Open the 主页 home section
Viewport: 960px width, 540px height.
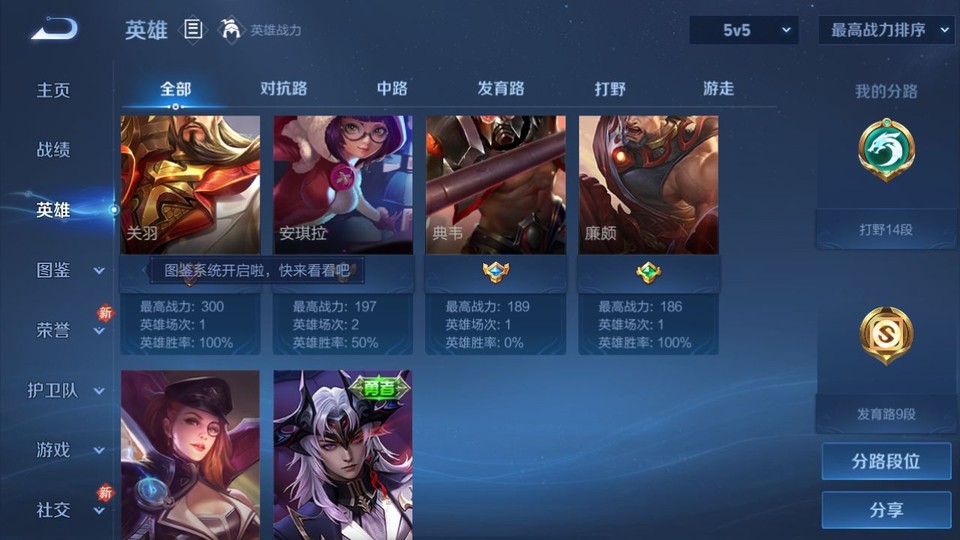[x=54, y=90]
